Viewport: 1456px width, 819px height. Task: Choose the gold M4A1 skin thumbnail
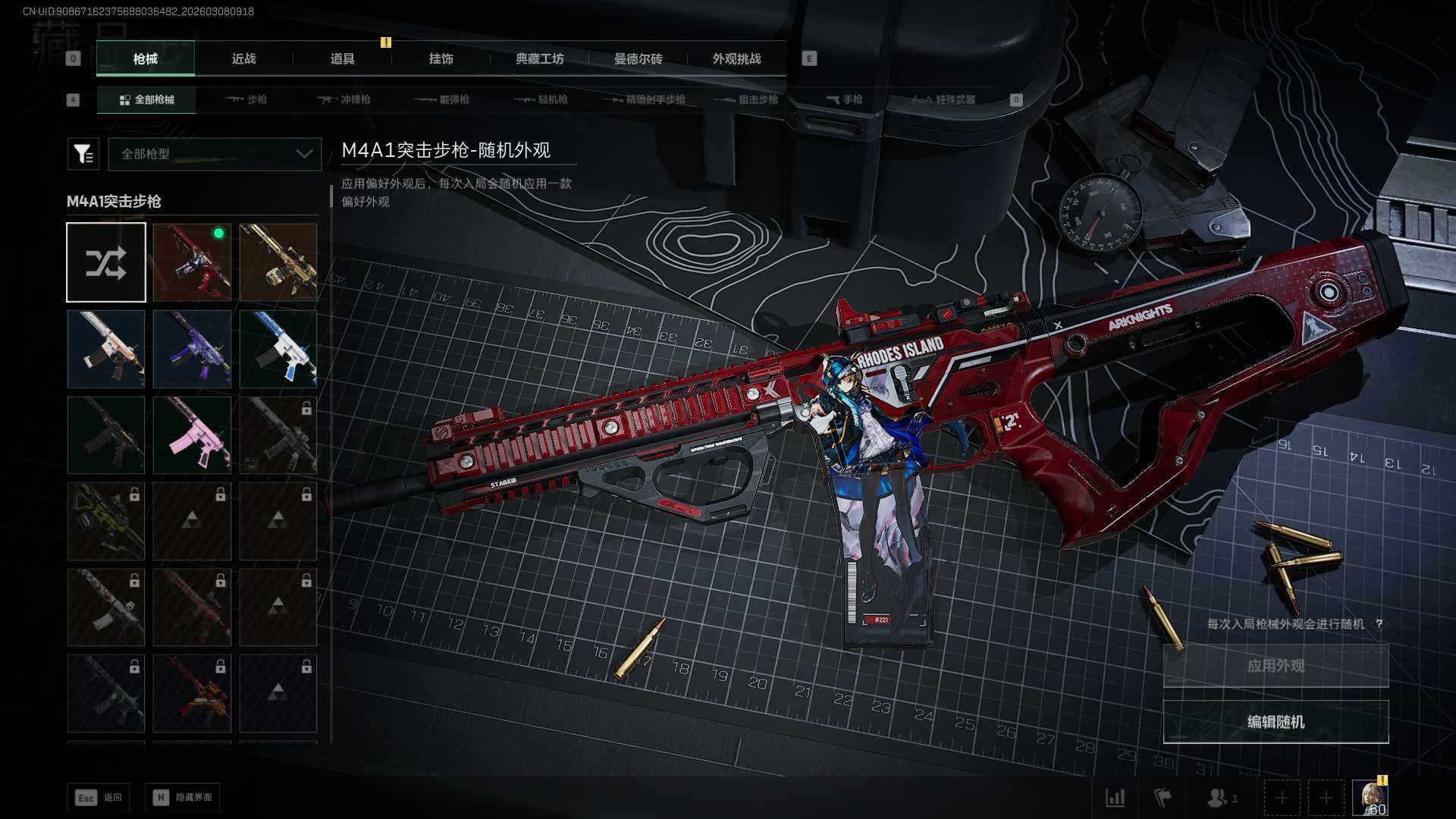pos(278,262)
